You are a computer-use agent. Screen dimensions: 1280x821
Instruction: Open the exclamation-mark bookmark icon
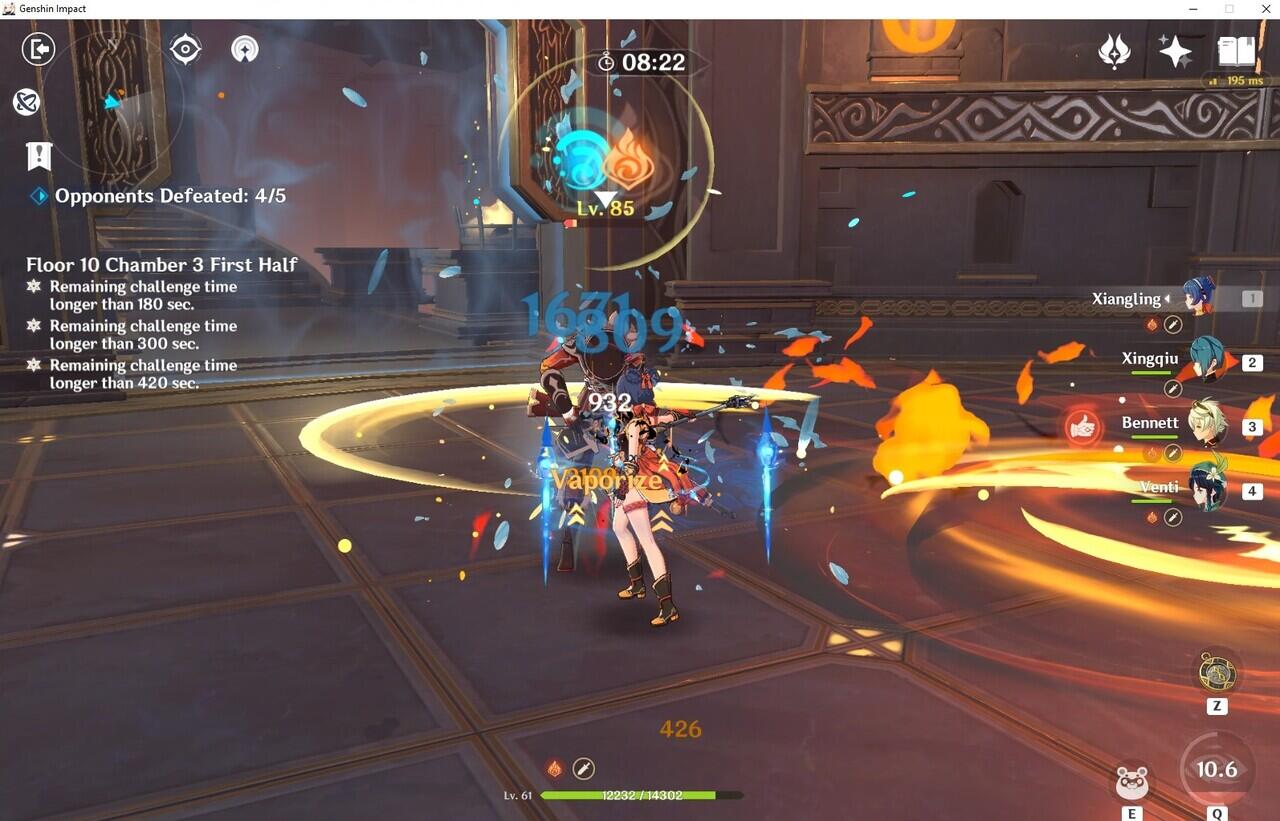point(39,156)
